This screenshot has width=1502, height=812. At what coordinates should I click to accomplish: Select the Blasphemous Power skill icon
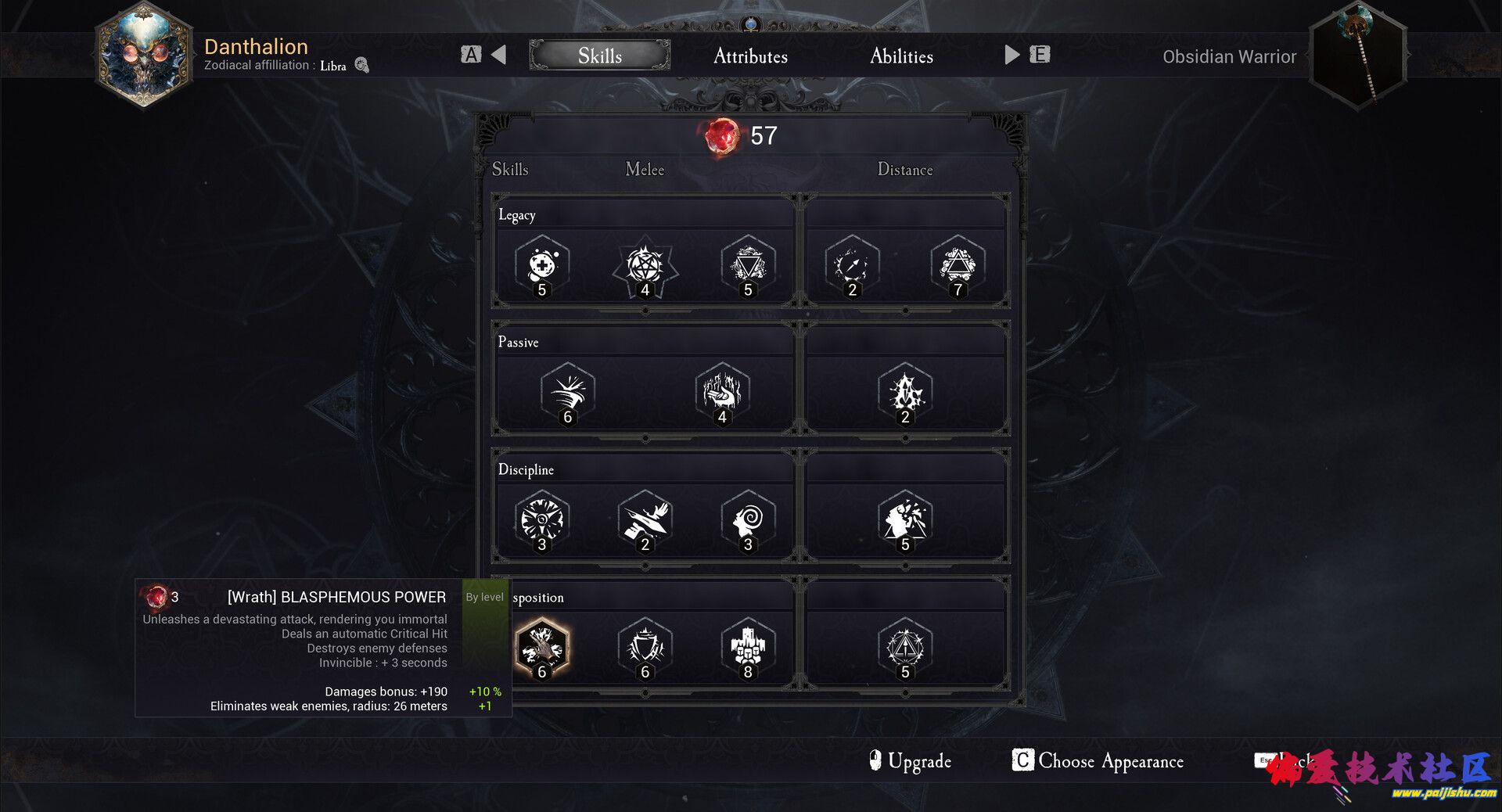point(541,646)
